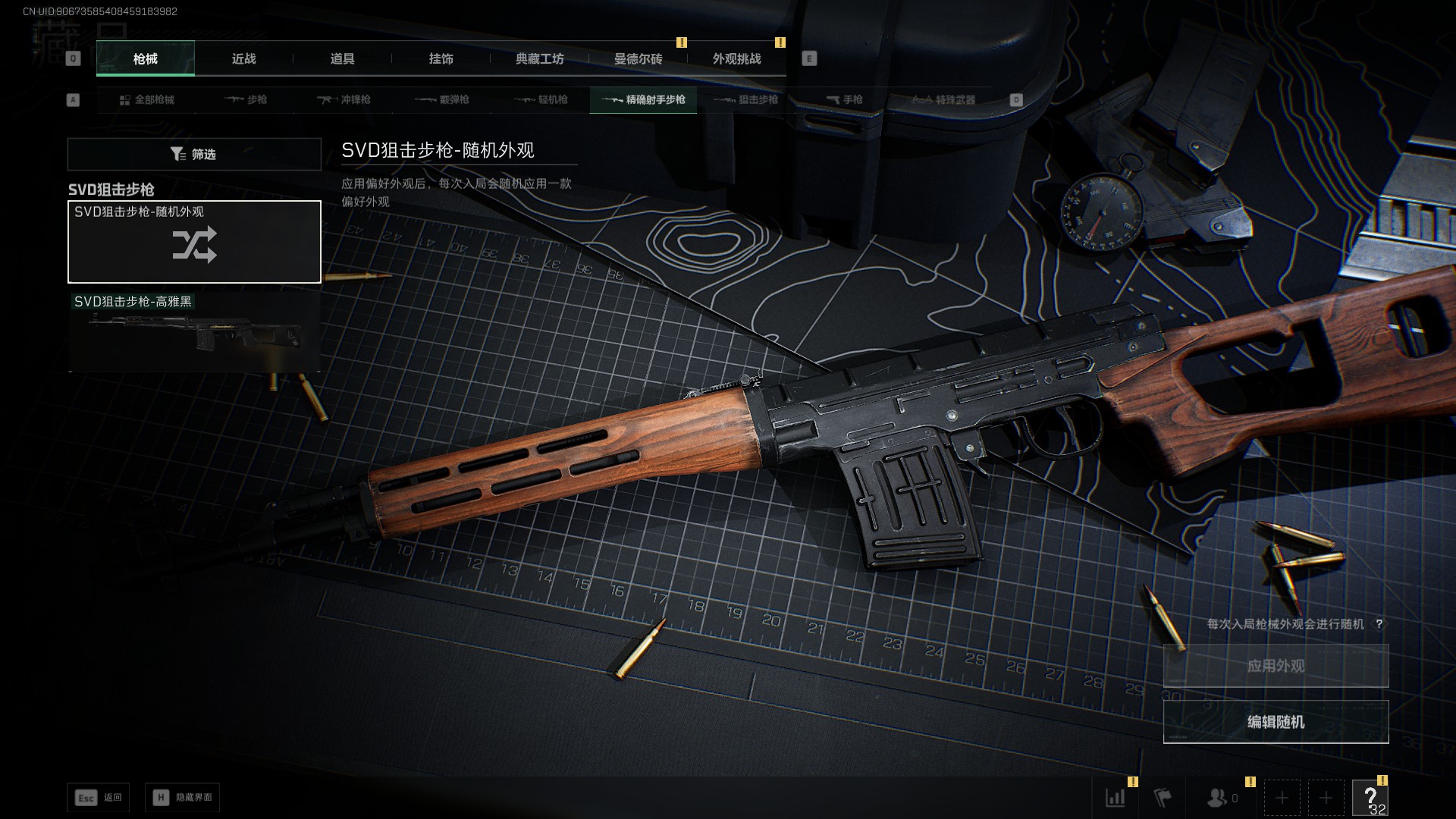The width and height of the screenshot is (1456, 819).
Task: Switch to the 轻机枪 category
Action: [x=541, y=100]
